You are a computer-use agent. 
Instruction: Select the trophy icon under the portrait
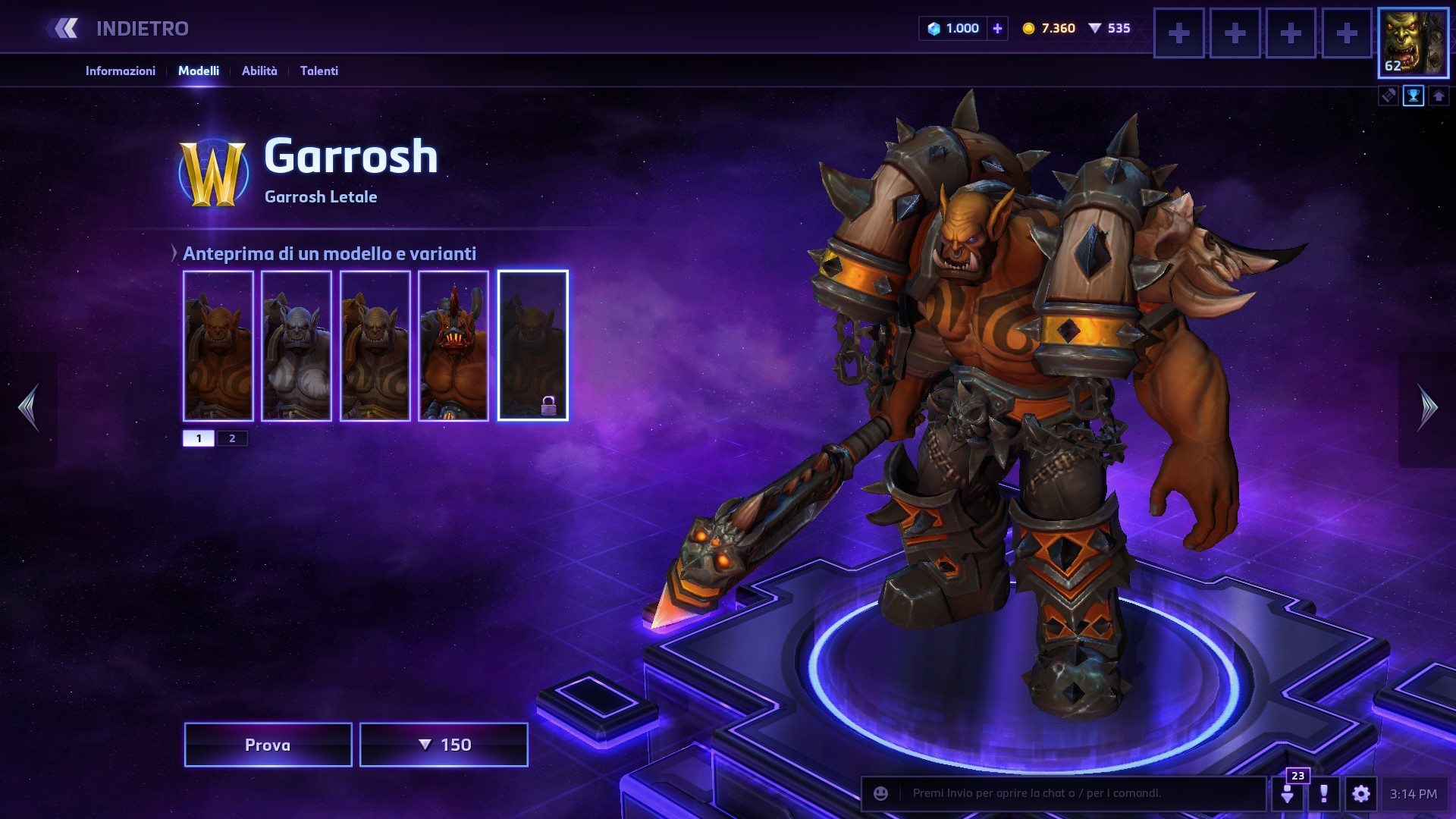(1414, 96)
